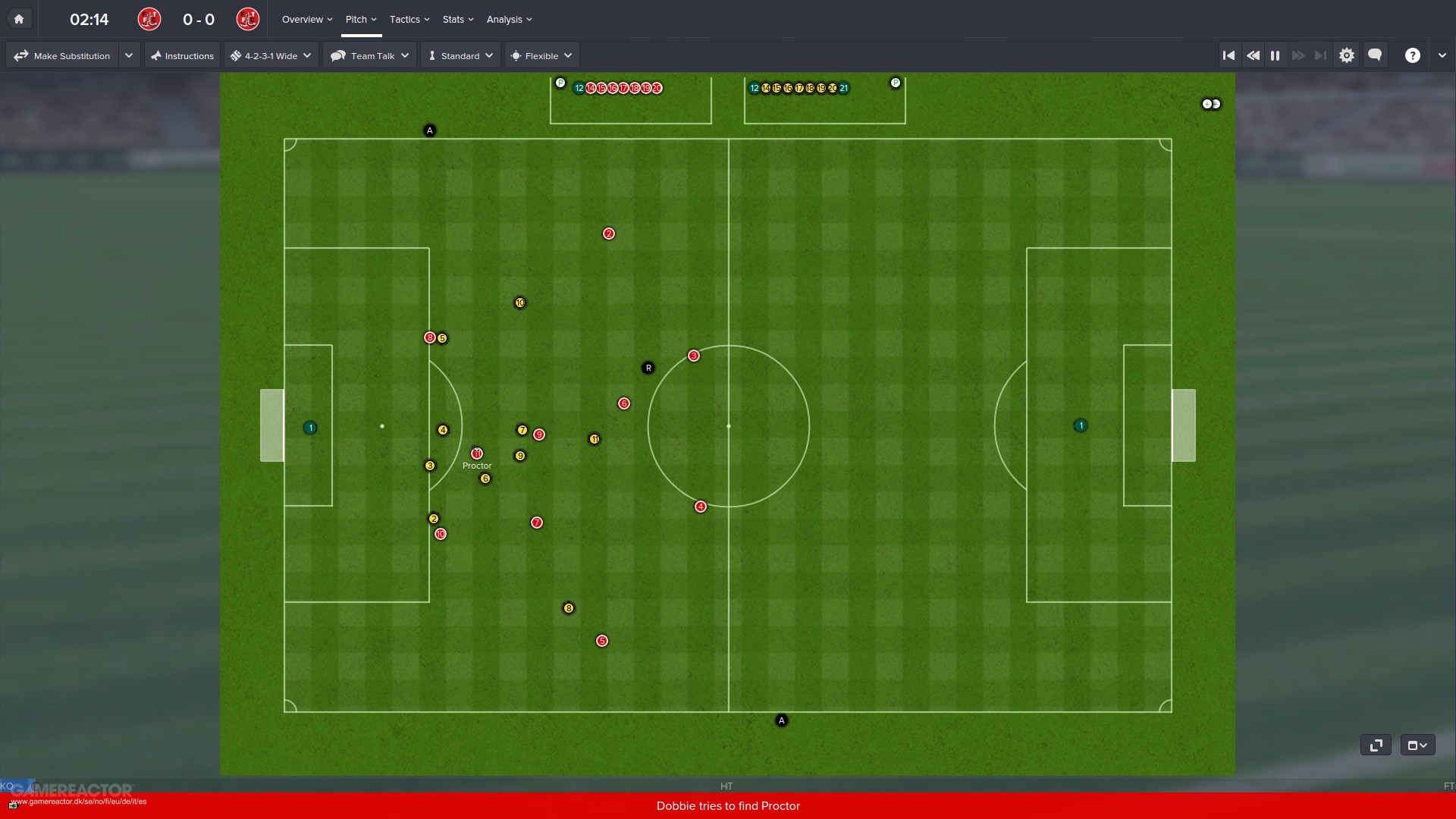Click the Instructions button
This screenshot has height=819, width=1456.
(182, 55)
